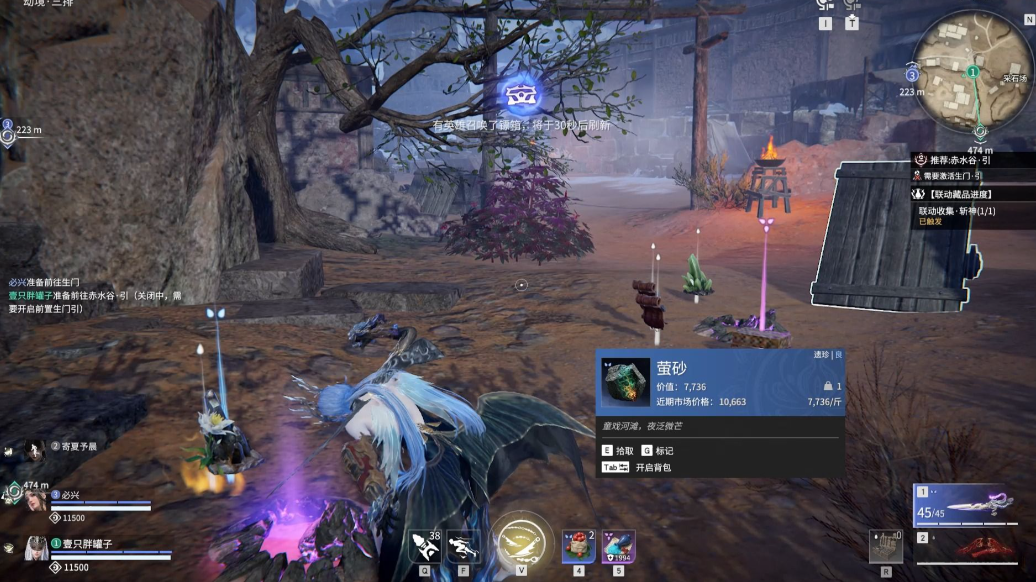Select teammate 寄夏予晨 portrait
Screen dimensions: 1036x582
tap(34, 448)
